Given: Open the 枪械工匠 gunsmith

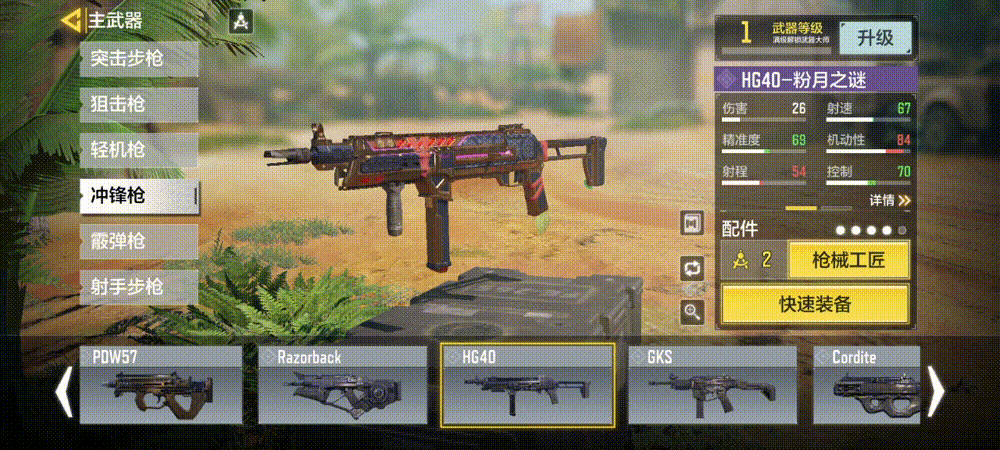Looking at the screenshot, I should pos(848,261).
